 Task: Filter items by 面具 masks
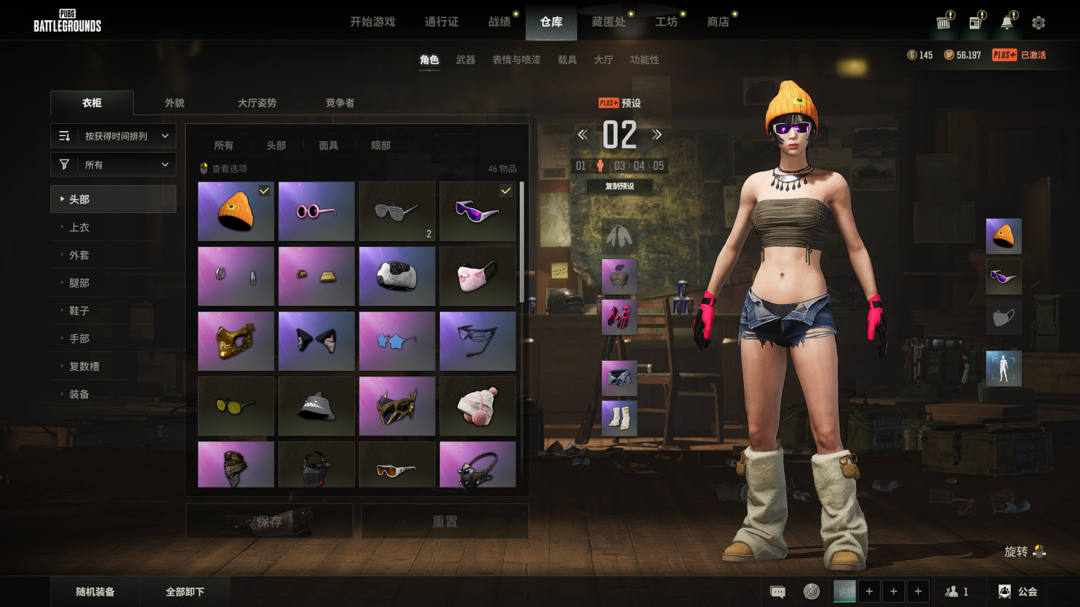tap(328, 146)
